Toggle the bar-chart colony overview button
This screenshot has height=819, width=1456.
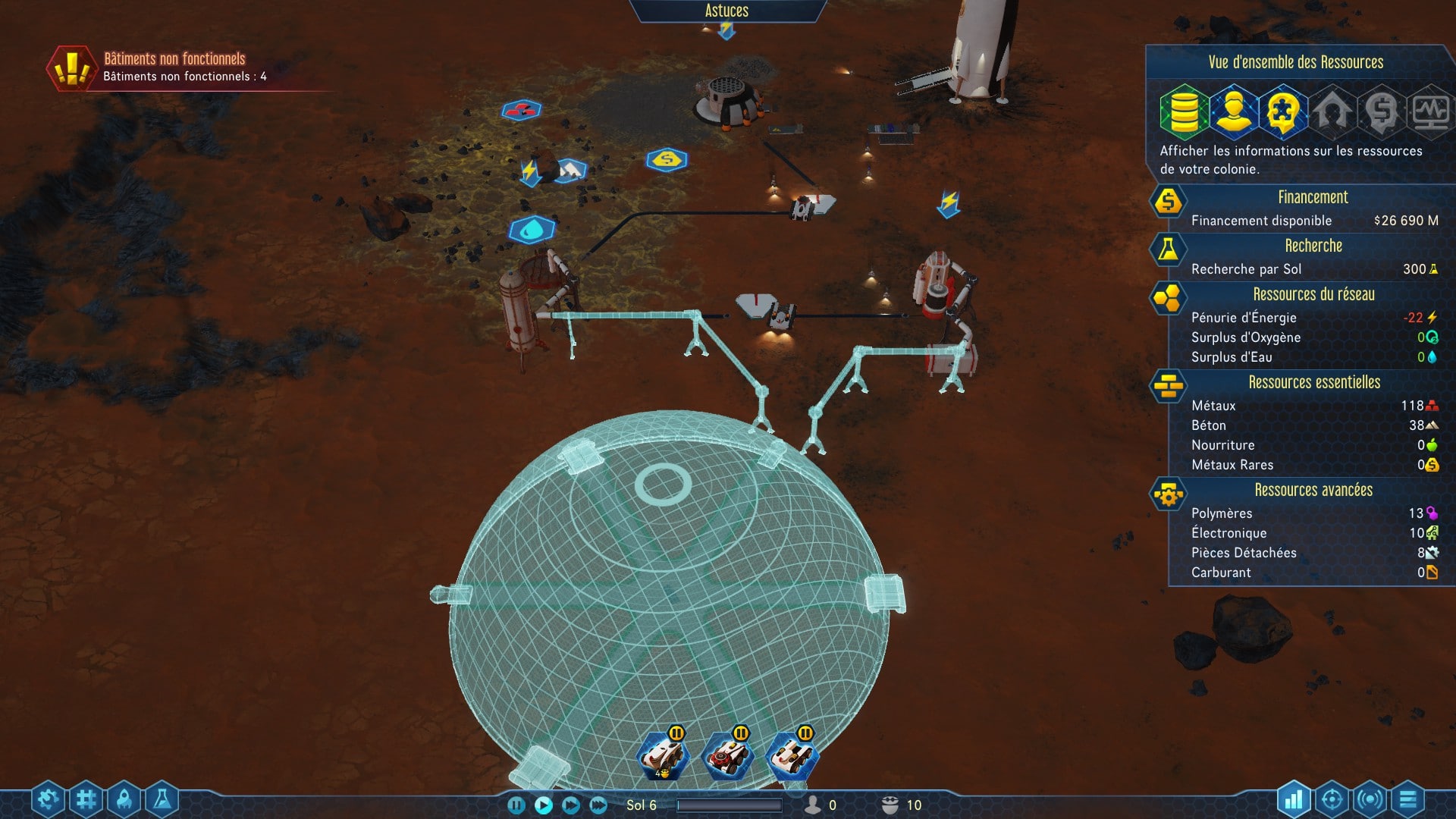1294,799
